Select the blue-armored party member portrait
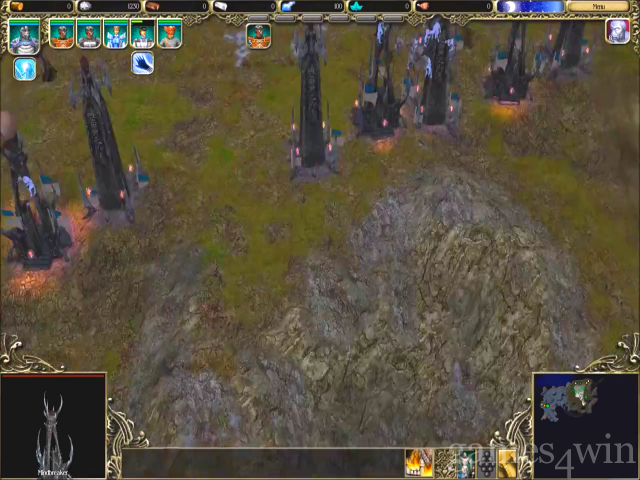The height and width of the screenshot is (480, 640). tap(116, 35)
